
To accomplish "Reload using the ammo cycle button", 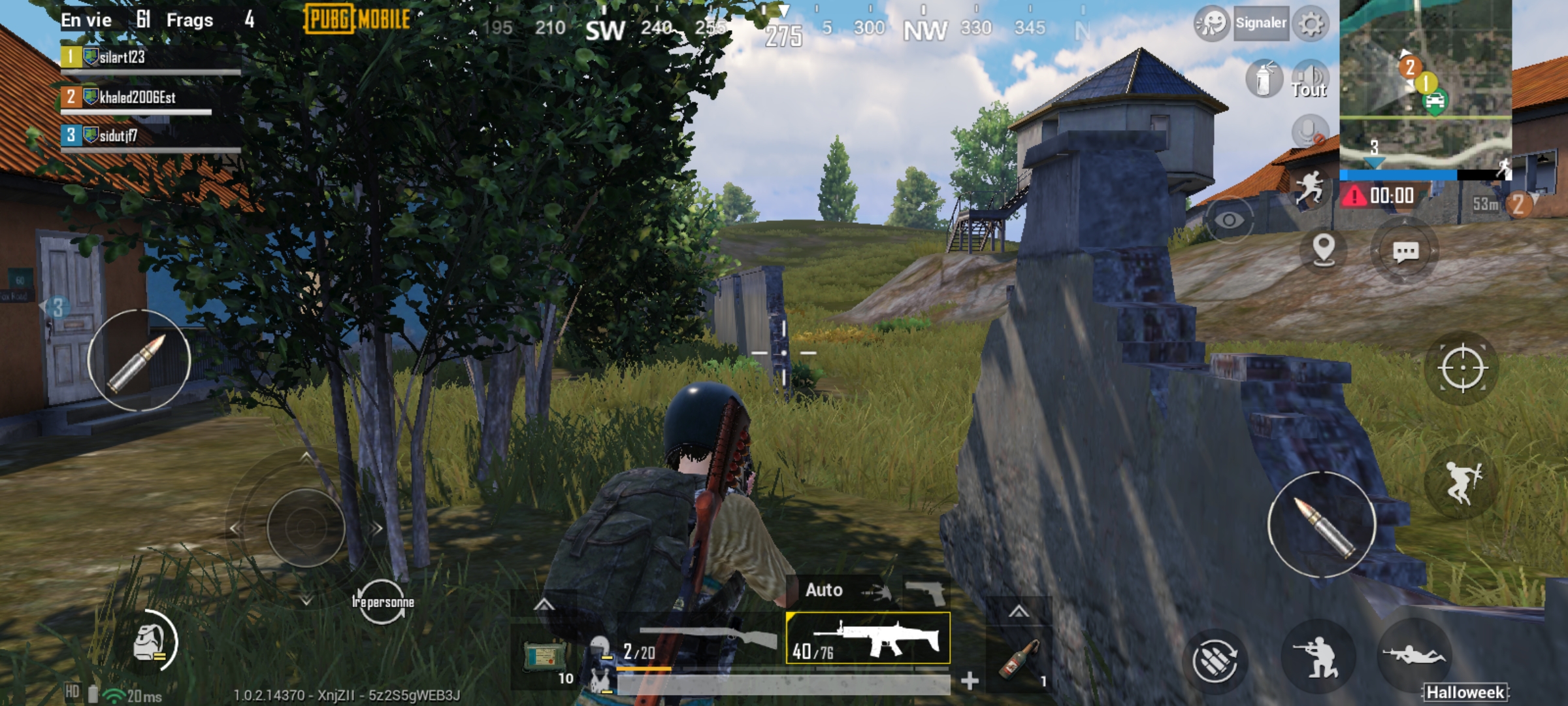I will pos(1215,659).
